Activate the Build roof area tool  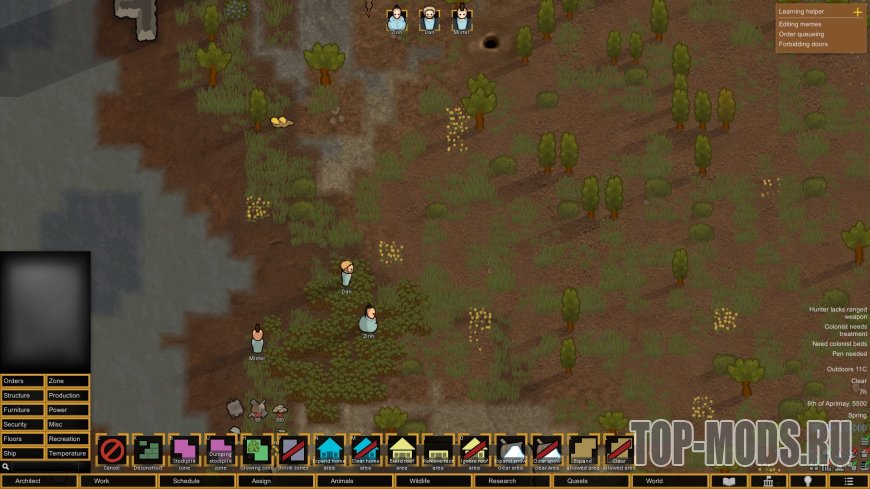tap(402, 451)
